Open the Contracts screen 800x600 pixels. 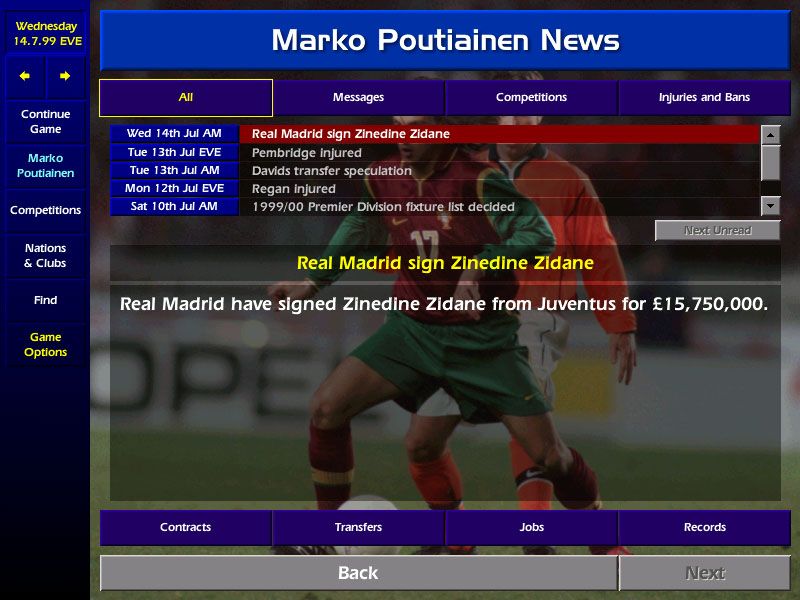186,527
